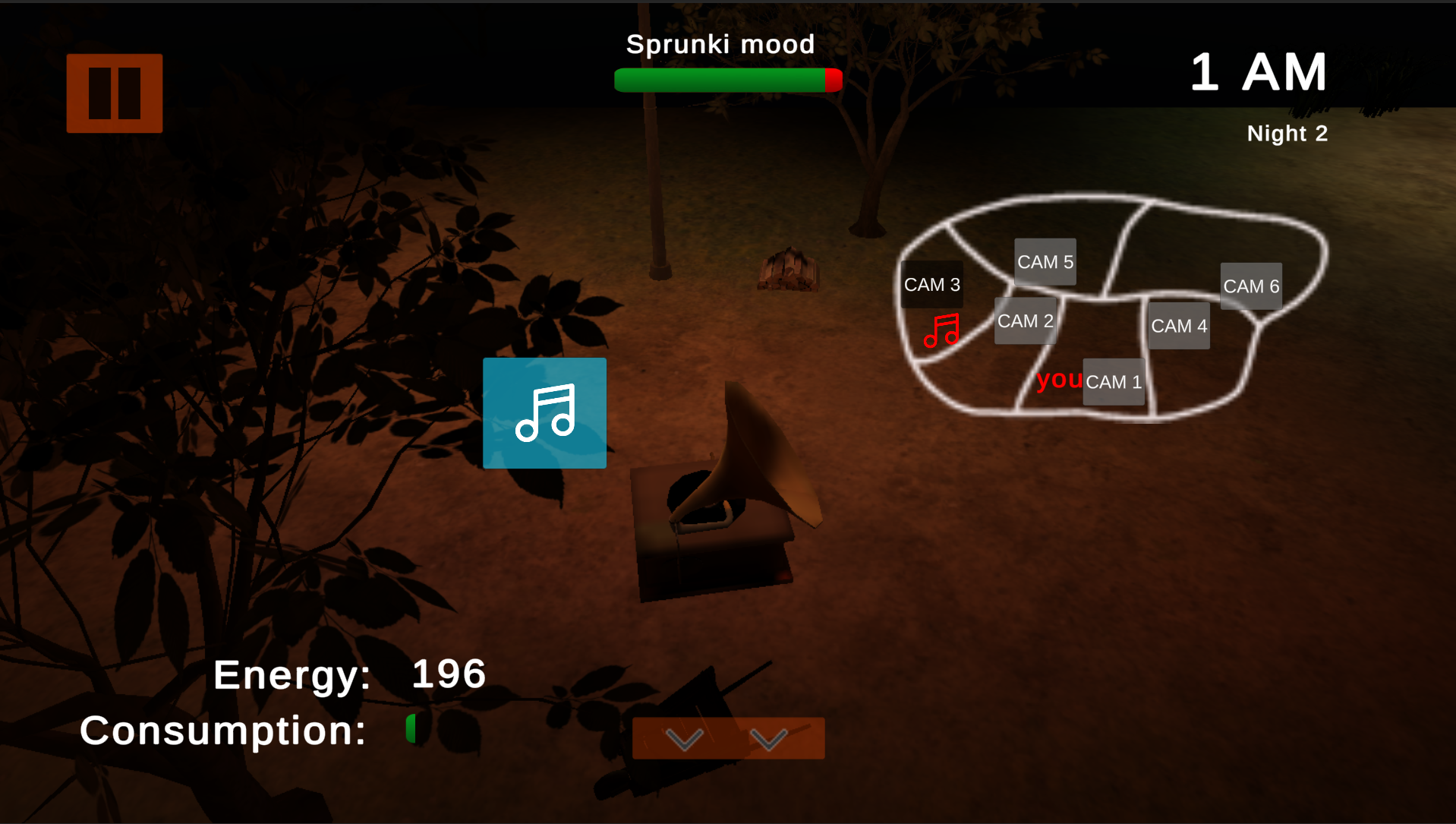Screen dimensions: 1456x824
Task: Toggle music playback on the phonograph
Action: click(544, 413)
